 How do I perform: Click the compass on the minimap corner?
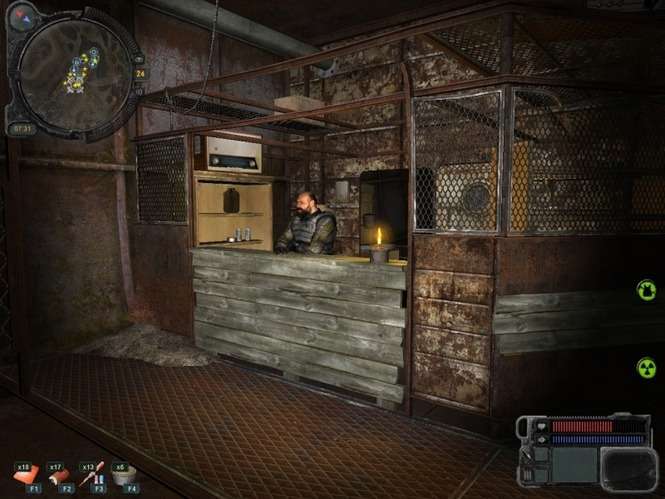click(x=22, y=17)
